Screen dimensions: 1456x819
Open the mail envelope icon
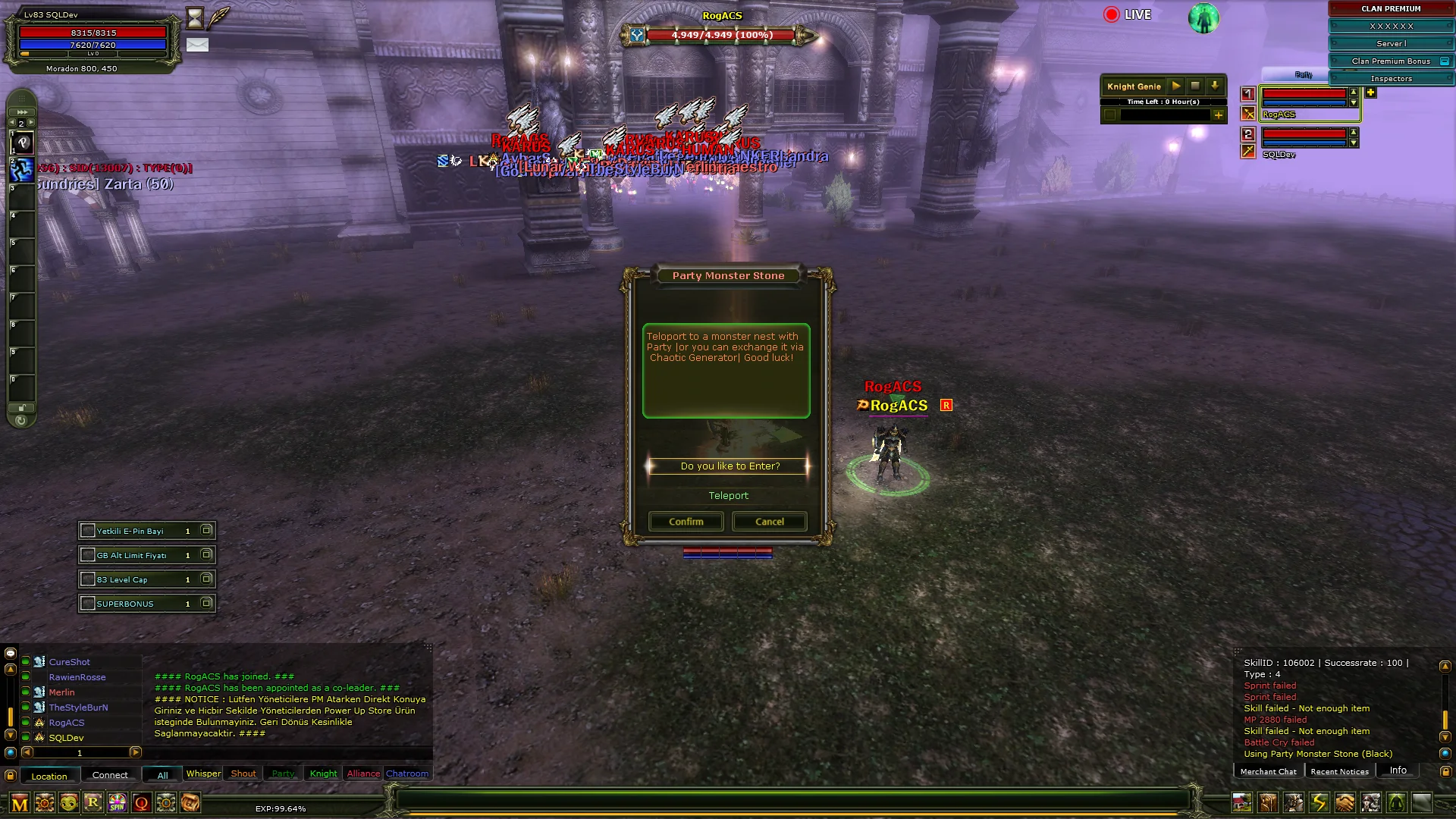(x=197, y=45)
